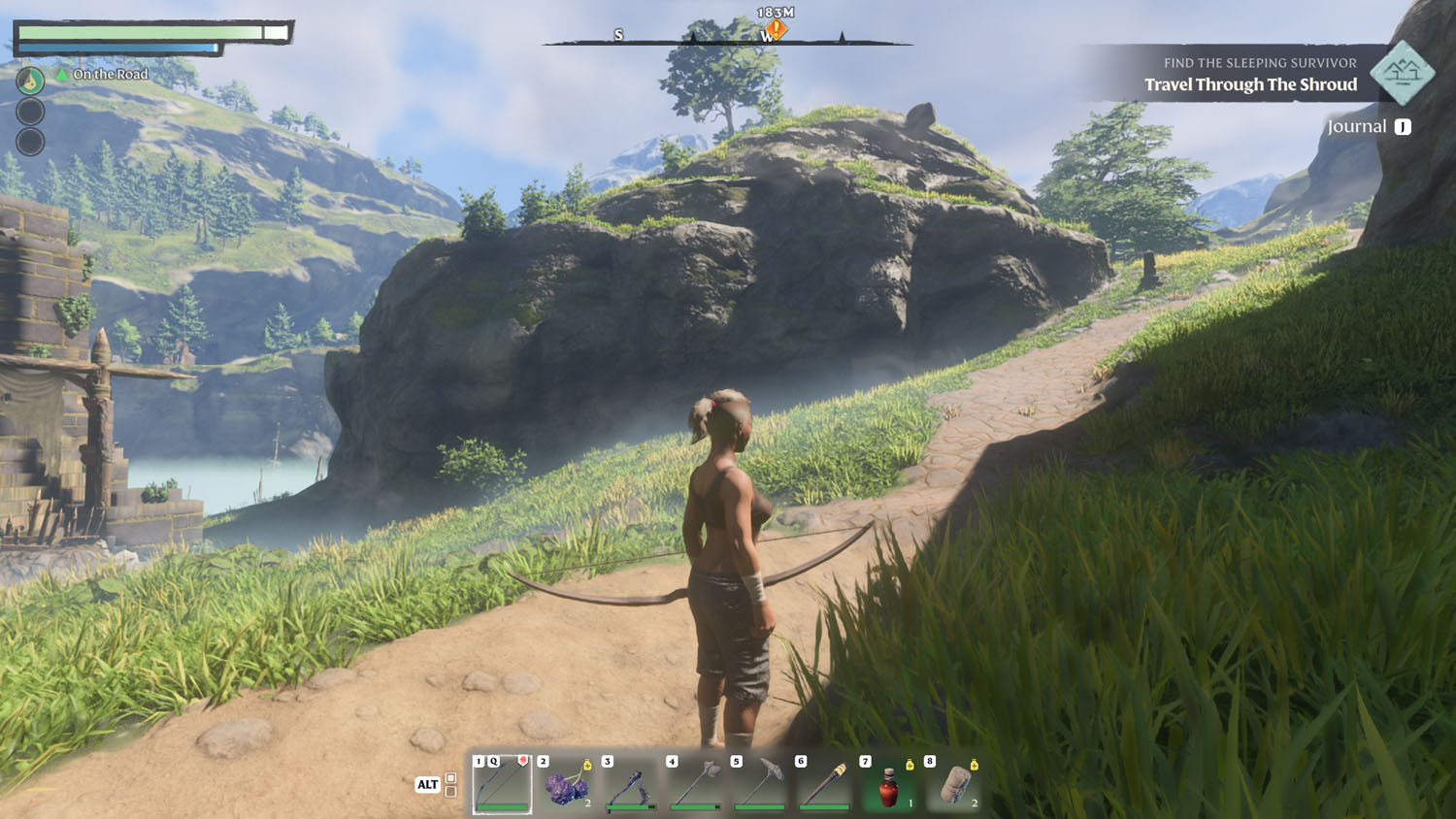
Task: Select the bow in hotbar slot 1
Action: click(502, 784)
